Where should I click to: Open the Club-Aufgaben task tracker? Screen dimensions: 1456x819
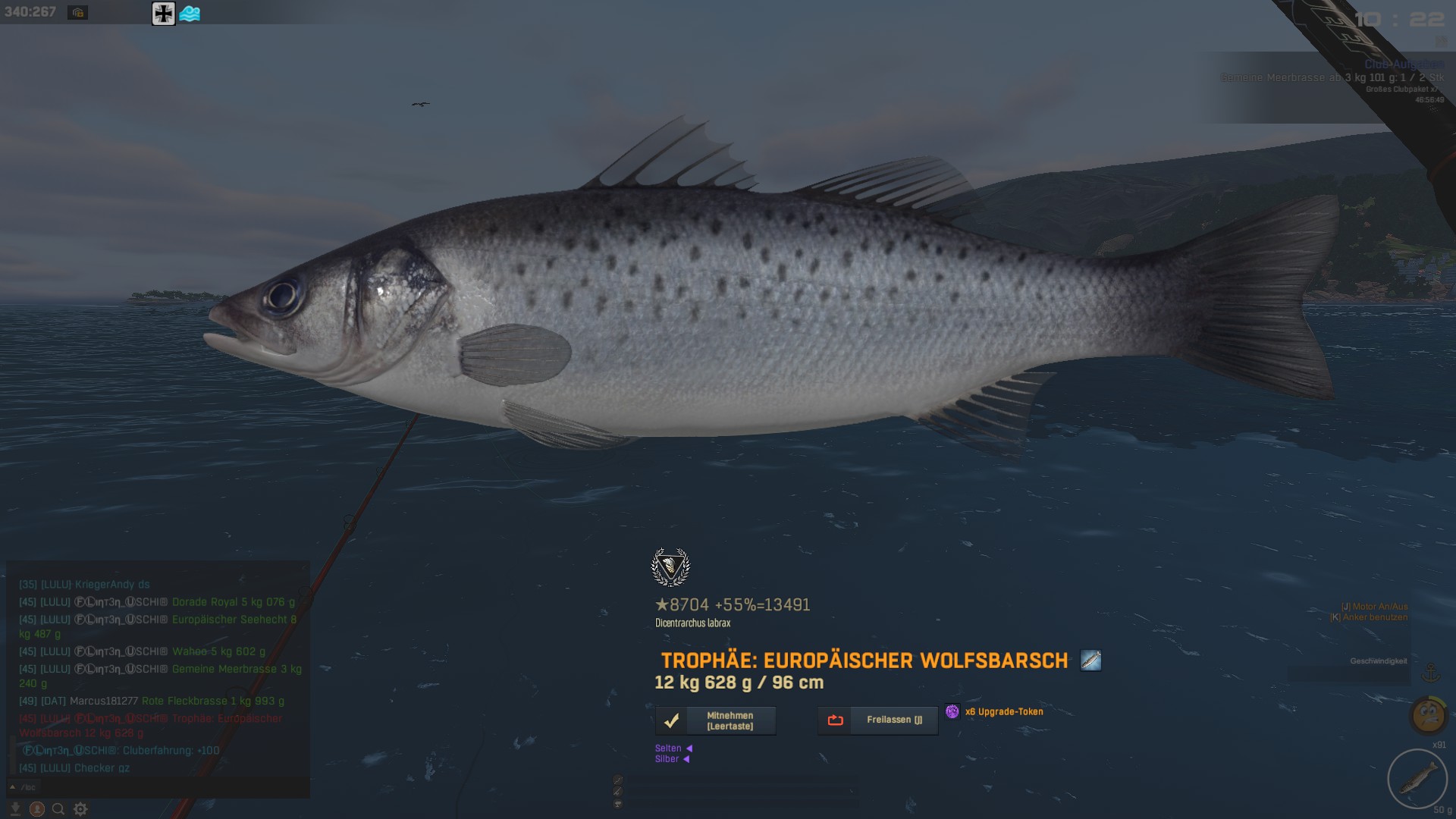[x=1403, y=64]
